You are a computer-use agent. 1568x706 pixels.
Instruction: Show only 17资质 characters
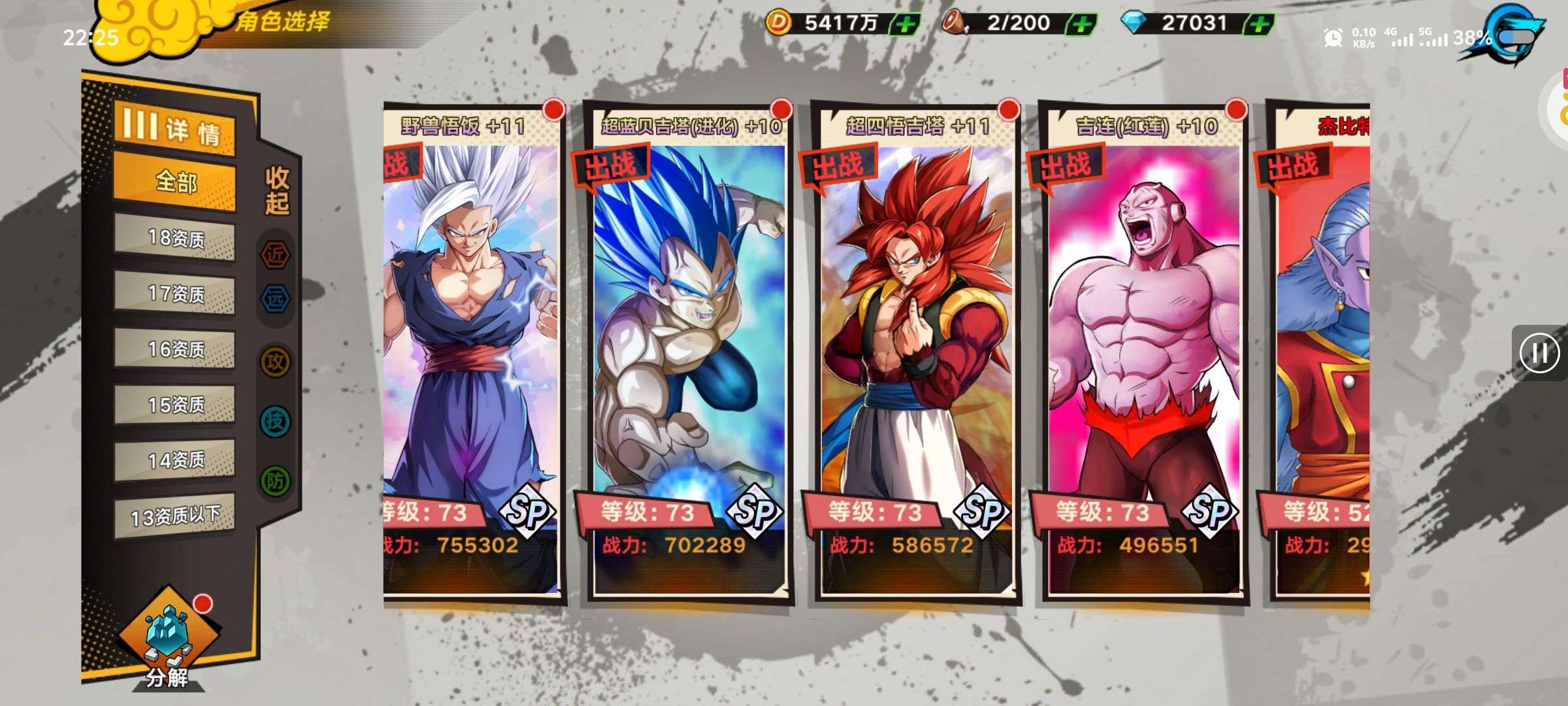(x=174, y=294)
